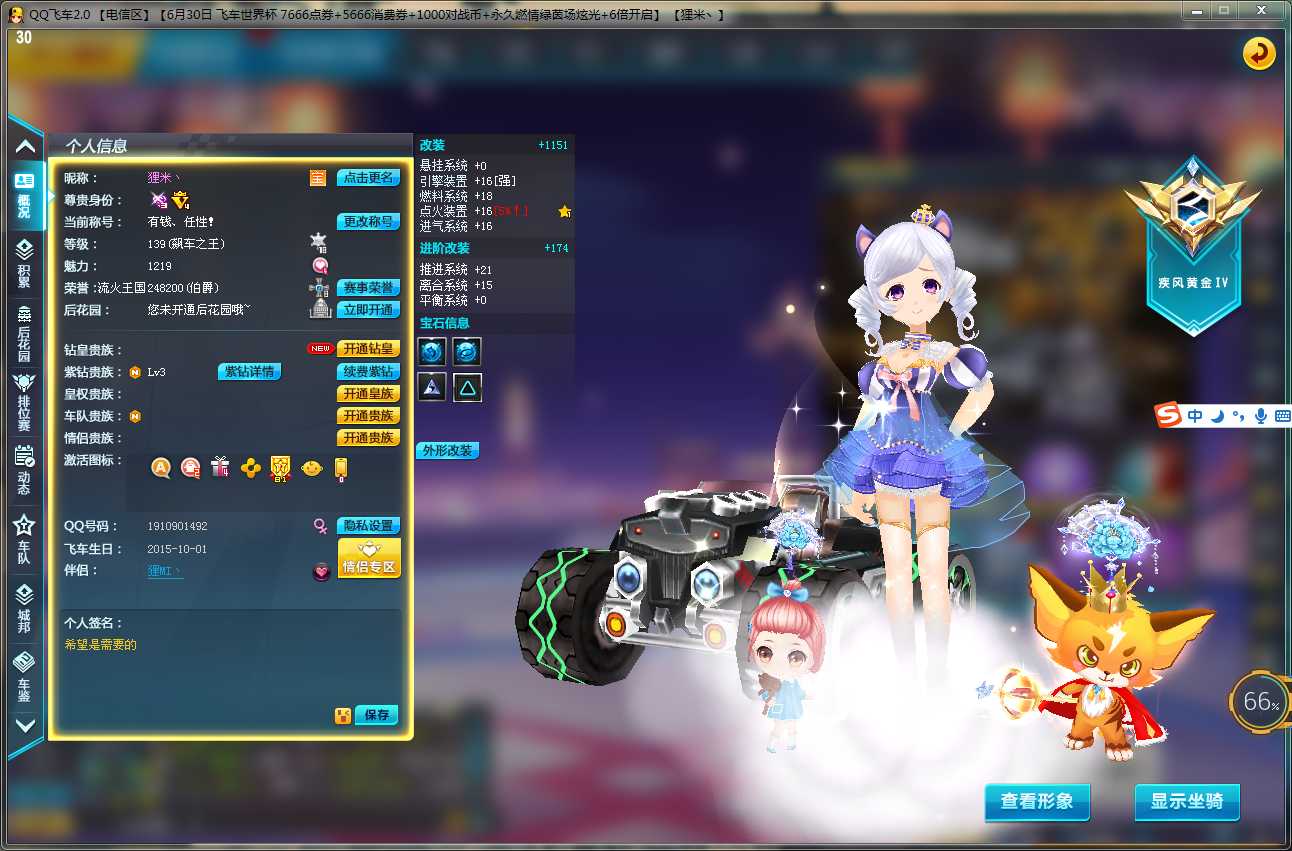Click the 查看形象 (View Avatar) button

coord(1037,802)
